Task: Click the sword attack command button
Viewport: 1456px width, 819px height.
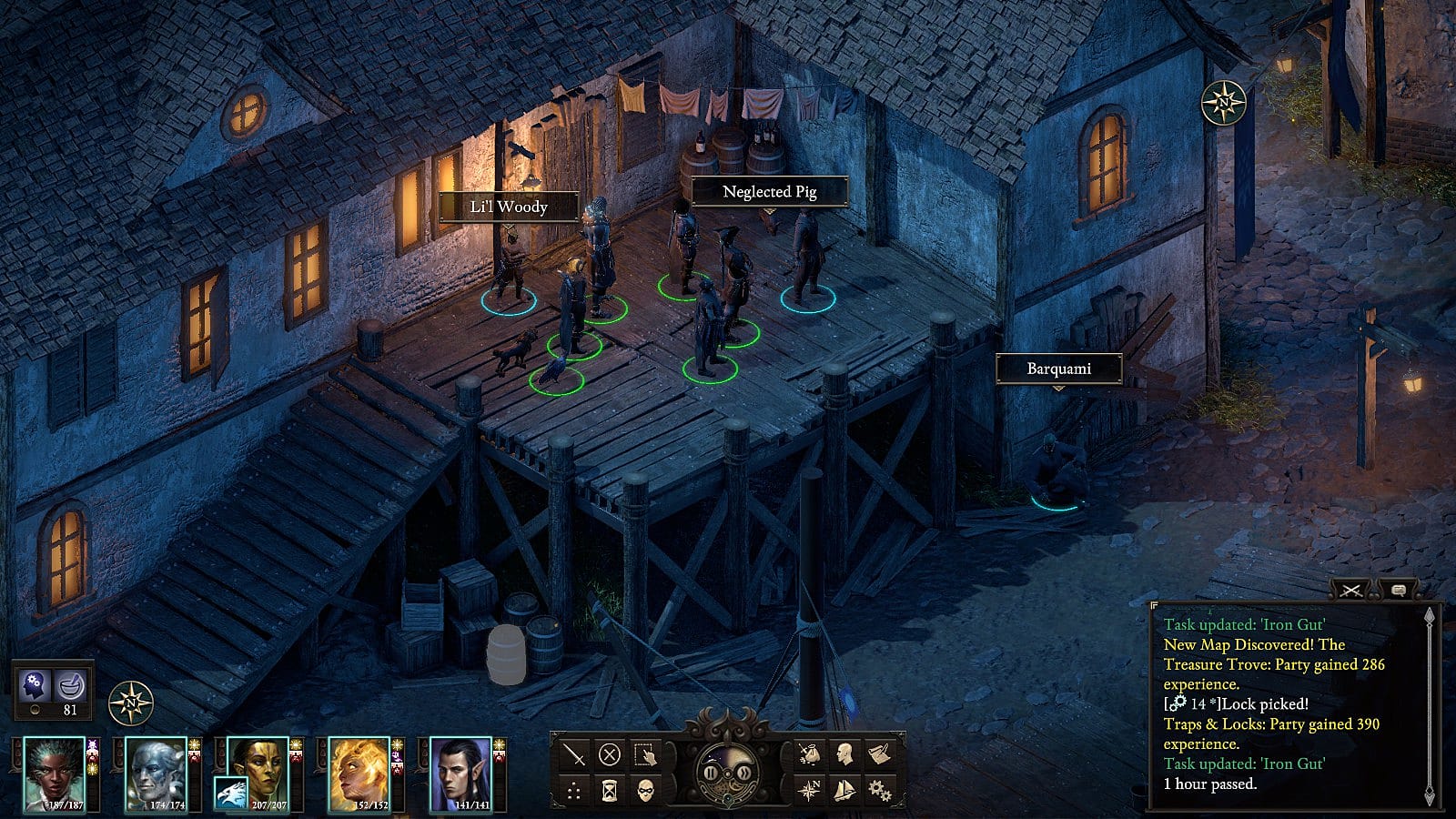Action: (x=574, y=754)
